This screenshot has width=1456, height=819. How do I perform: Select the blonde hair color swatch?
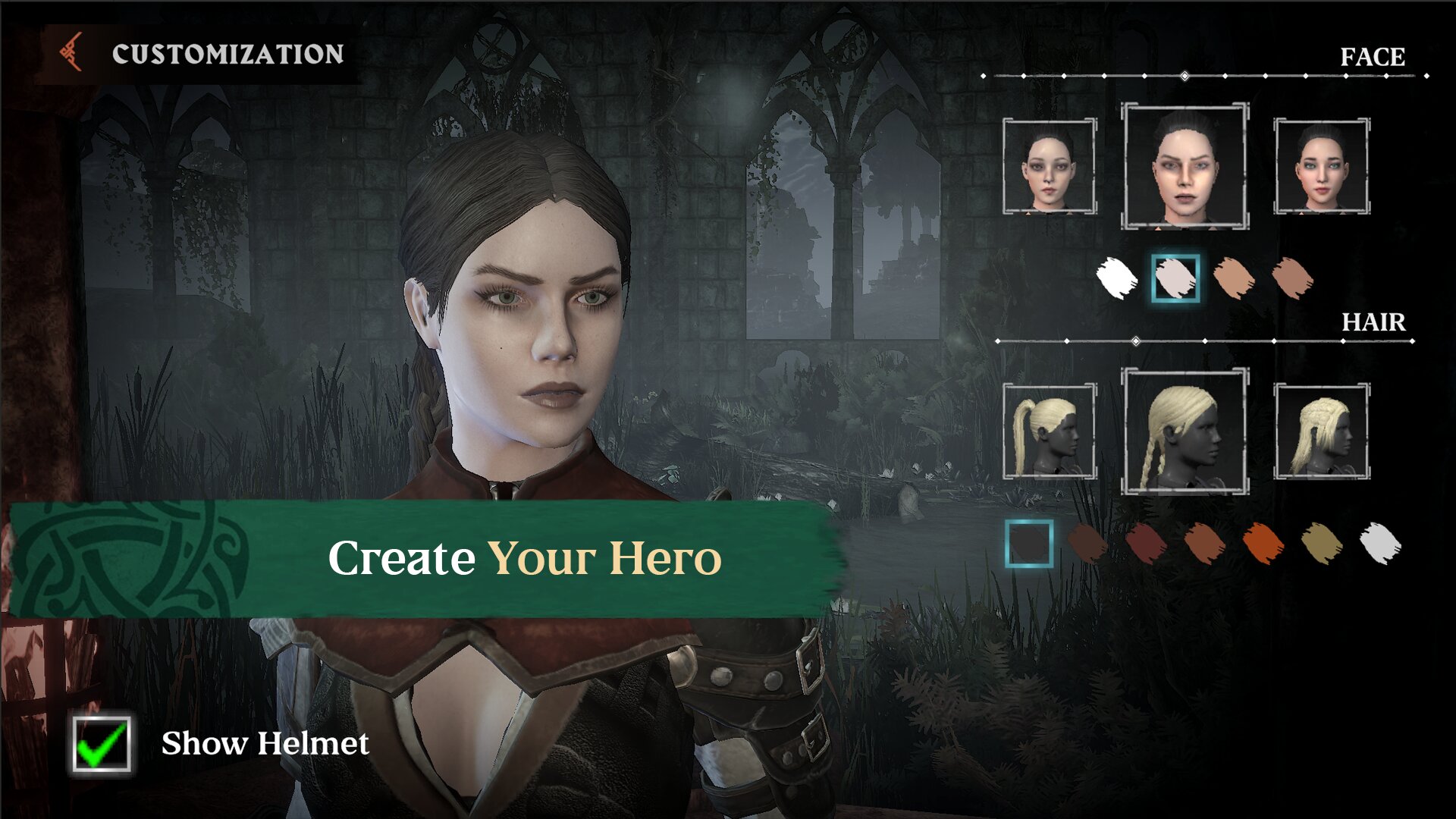(1321, 544)
